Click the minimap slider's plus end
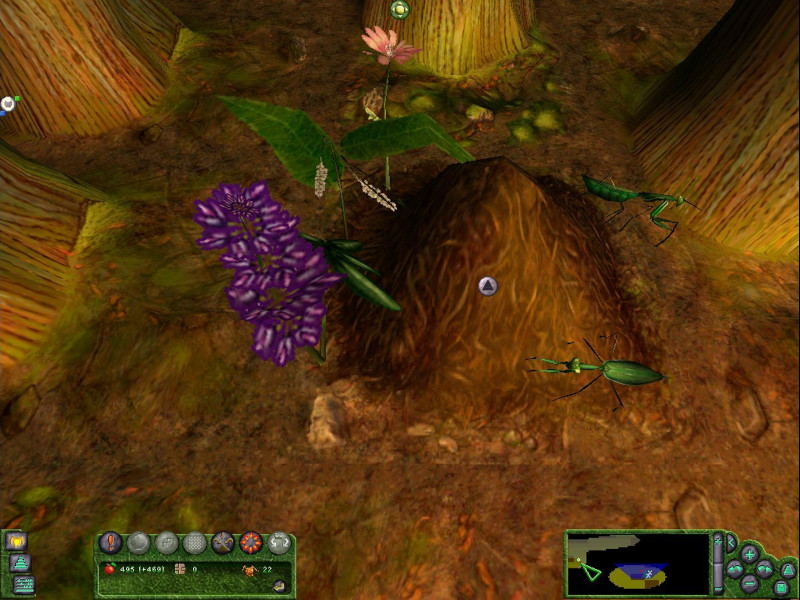The image size is (800, 600). (716, 541)
